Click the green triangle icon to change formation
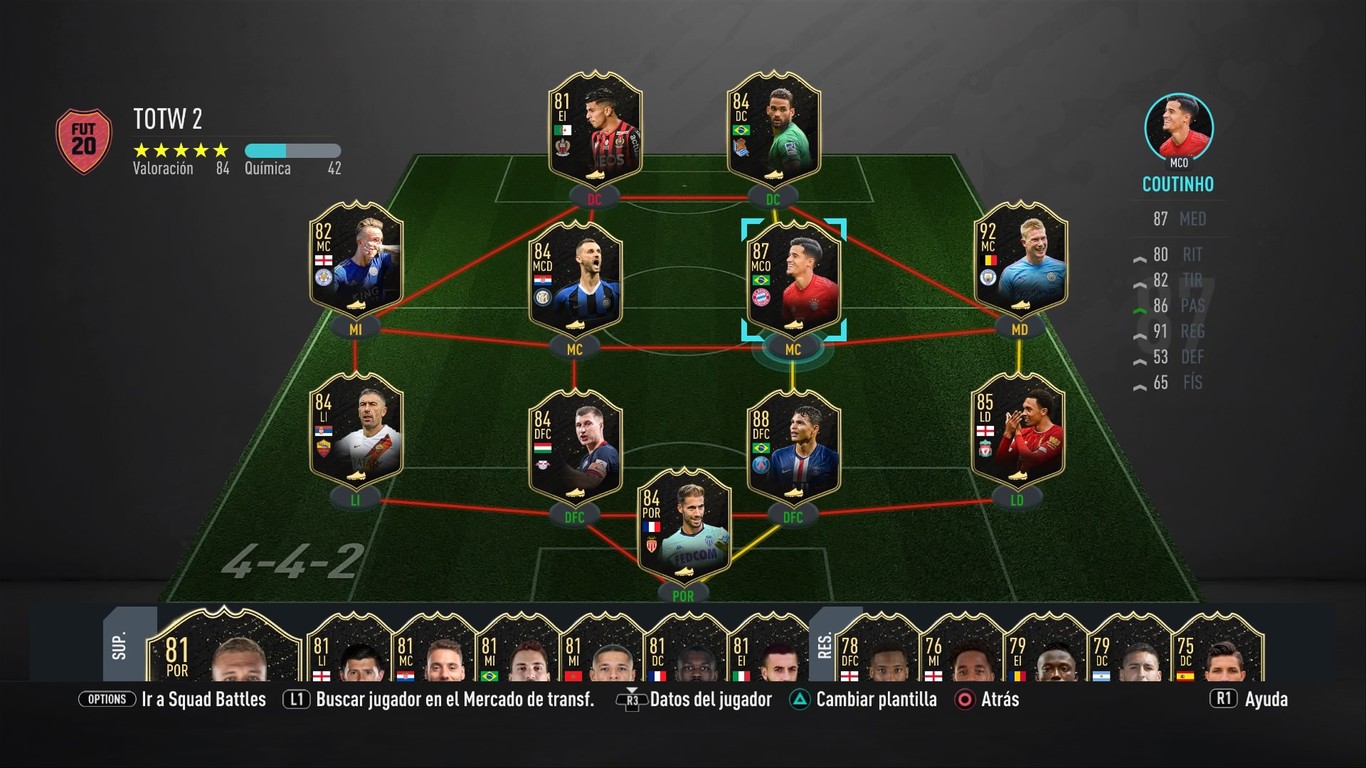This screenshot has height=768, width=1366. pyautogui.click(x=798, y=699)
